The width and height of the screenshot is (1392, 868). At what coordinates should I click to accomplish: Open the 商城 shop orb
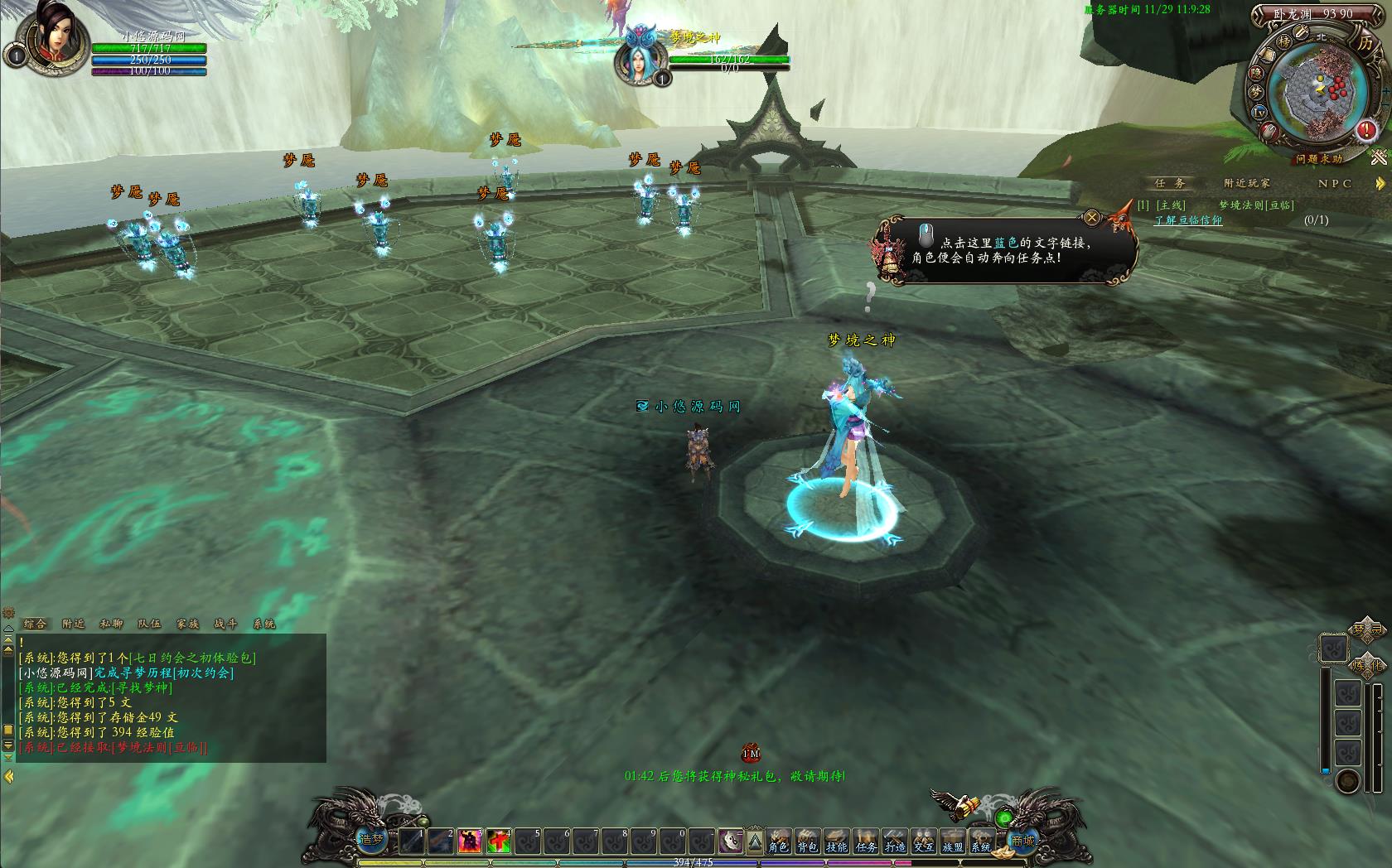coord(1022,840)
